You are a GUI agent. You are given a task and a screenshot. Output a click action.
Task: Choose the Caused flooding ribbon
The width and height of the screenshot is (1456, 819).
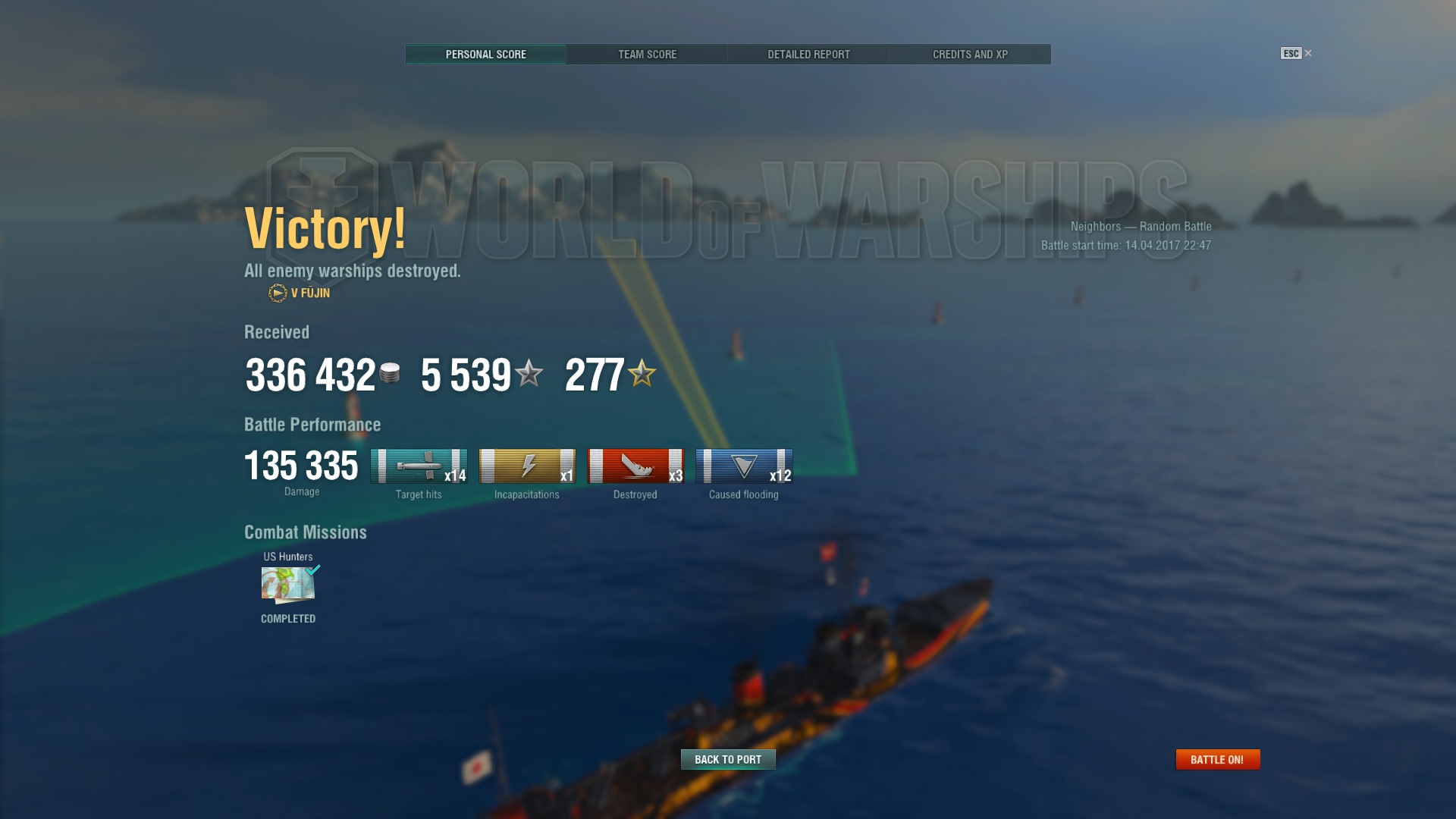(744, 466)
